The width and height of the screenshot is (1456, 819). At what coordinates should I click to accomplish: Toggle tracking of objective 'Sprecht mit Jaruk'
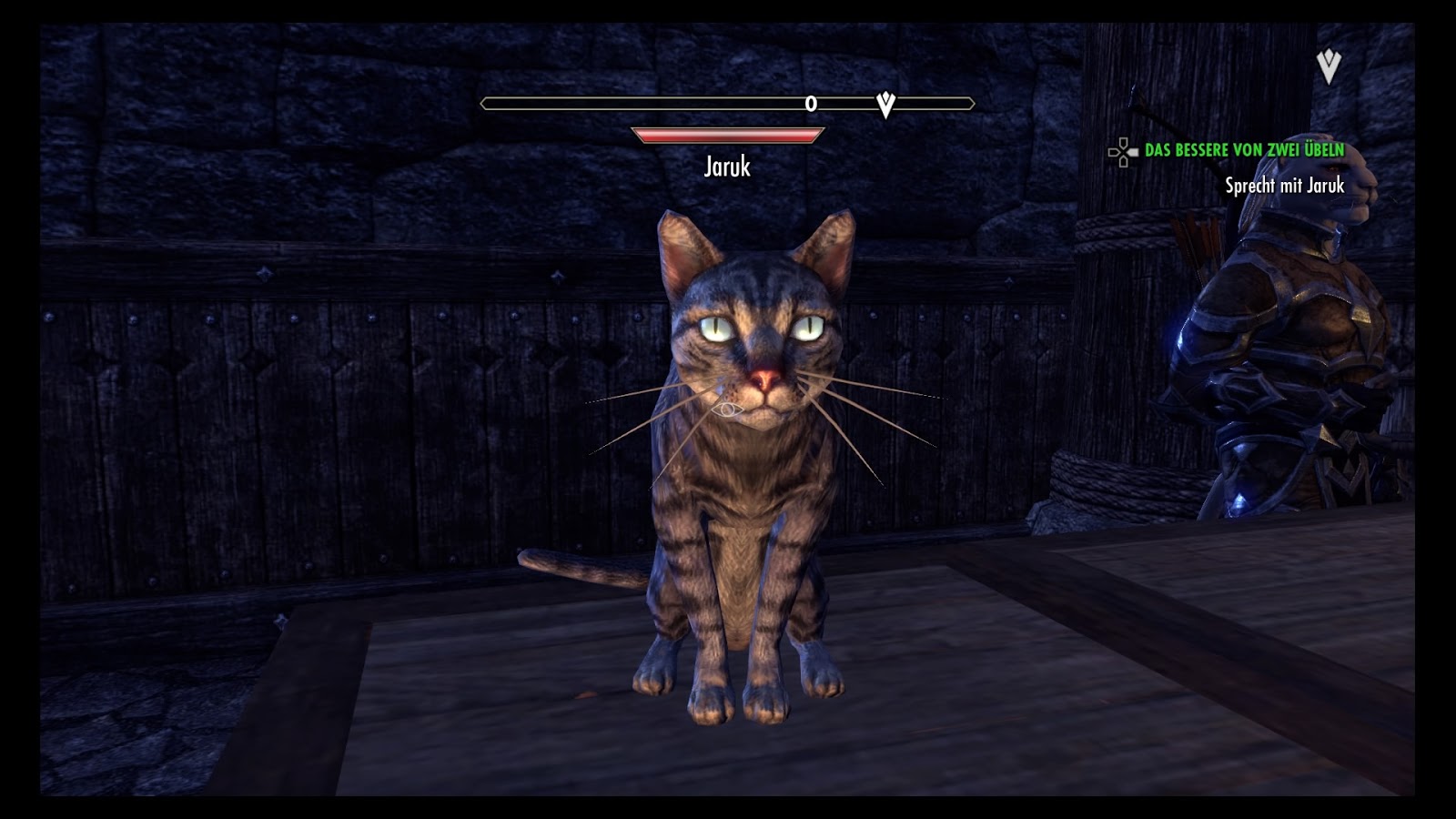tap(1286, 187)
